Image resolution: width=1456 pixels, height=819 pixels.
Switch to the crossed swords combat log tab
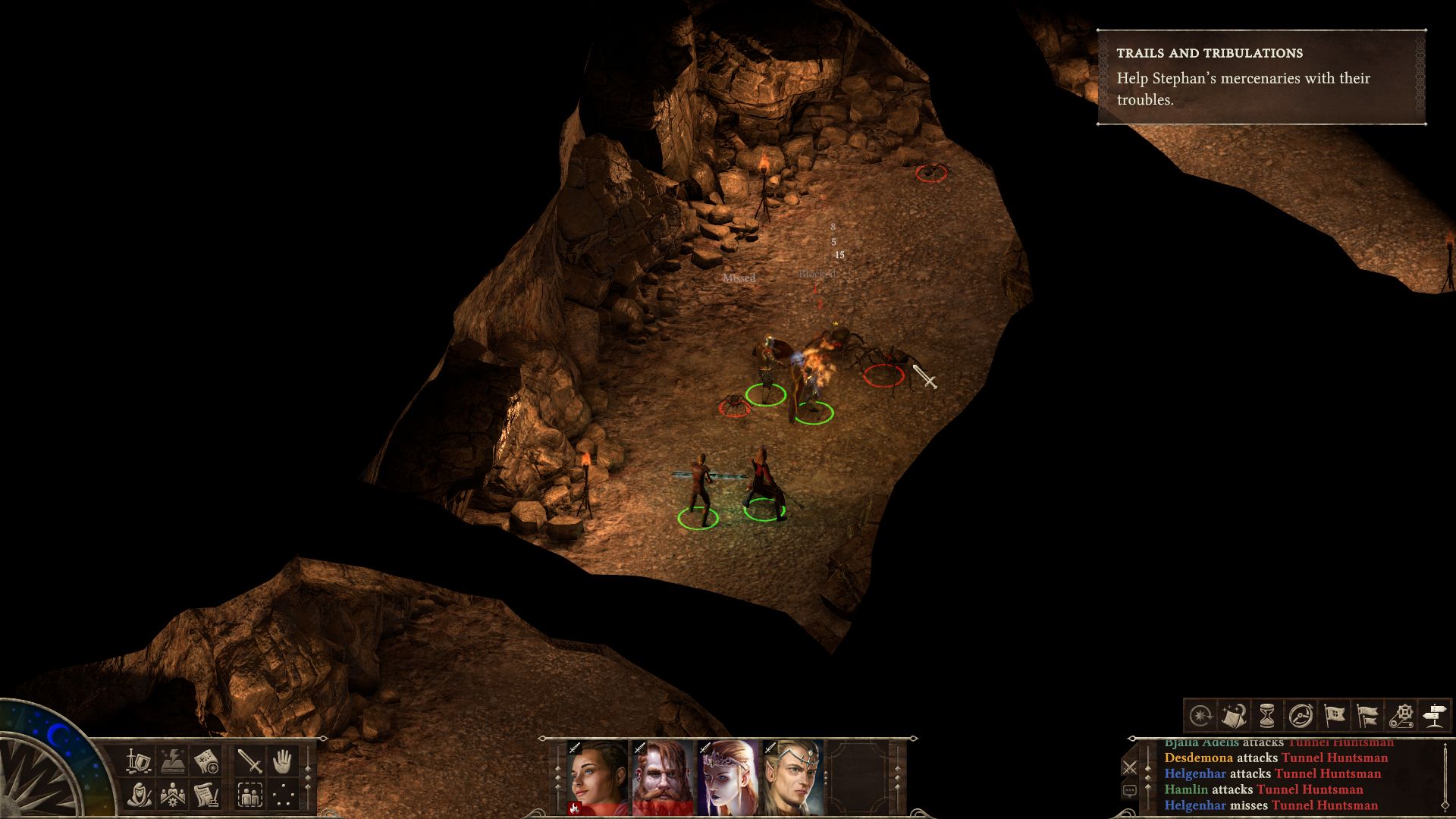coord(1129,767)
